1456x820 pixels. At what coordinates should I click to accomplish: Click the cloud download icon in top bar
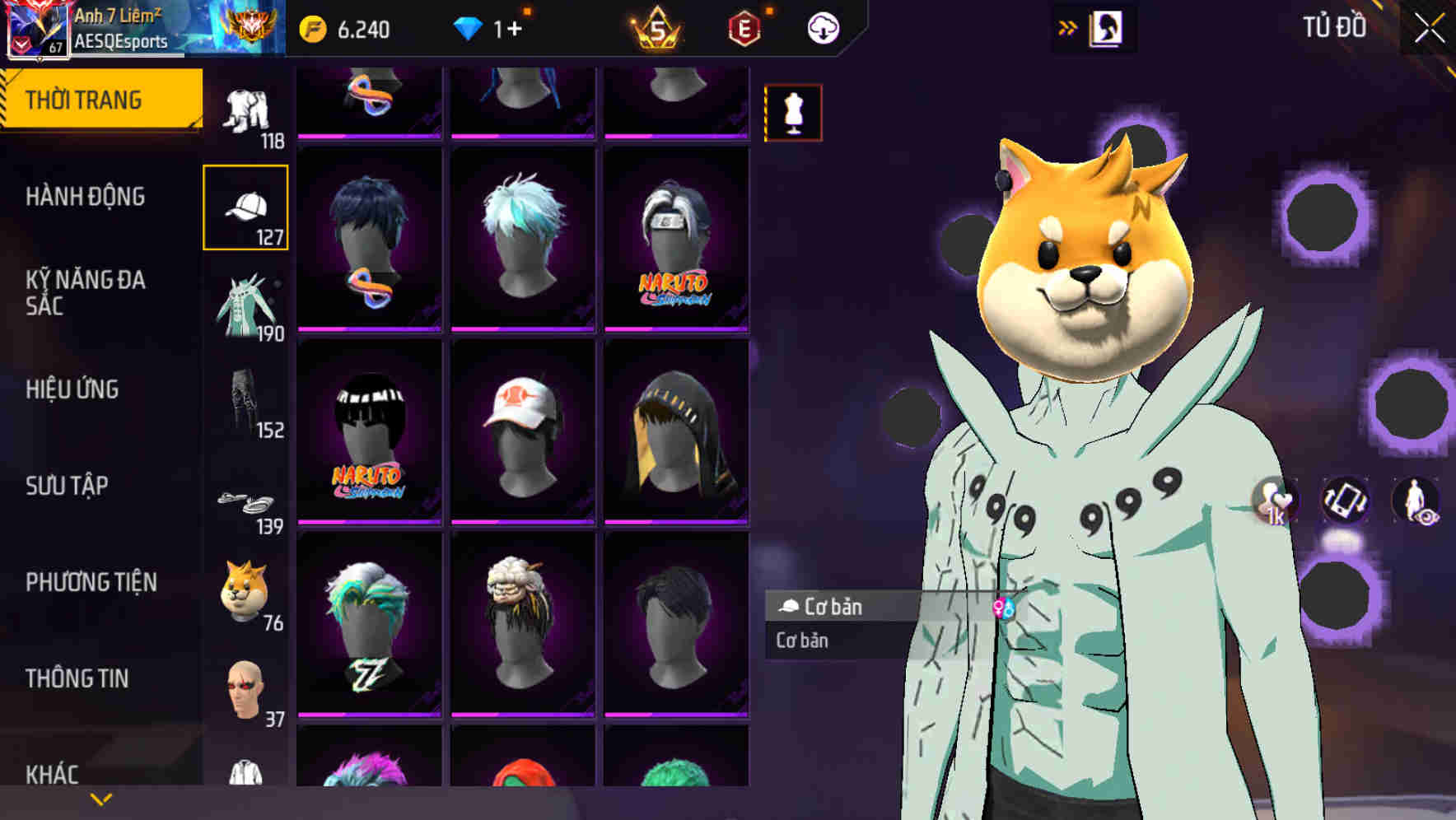[822, 26]
